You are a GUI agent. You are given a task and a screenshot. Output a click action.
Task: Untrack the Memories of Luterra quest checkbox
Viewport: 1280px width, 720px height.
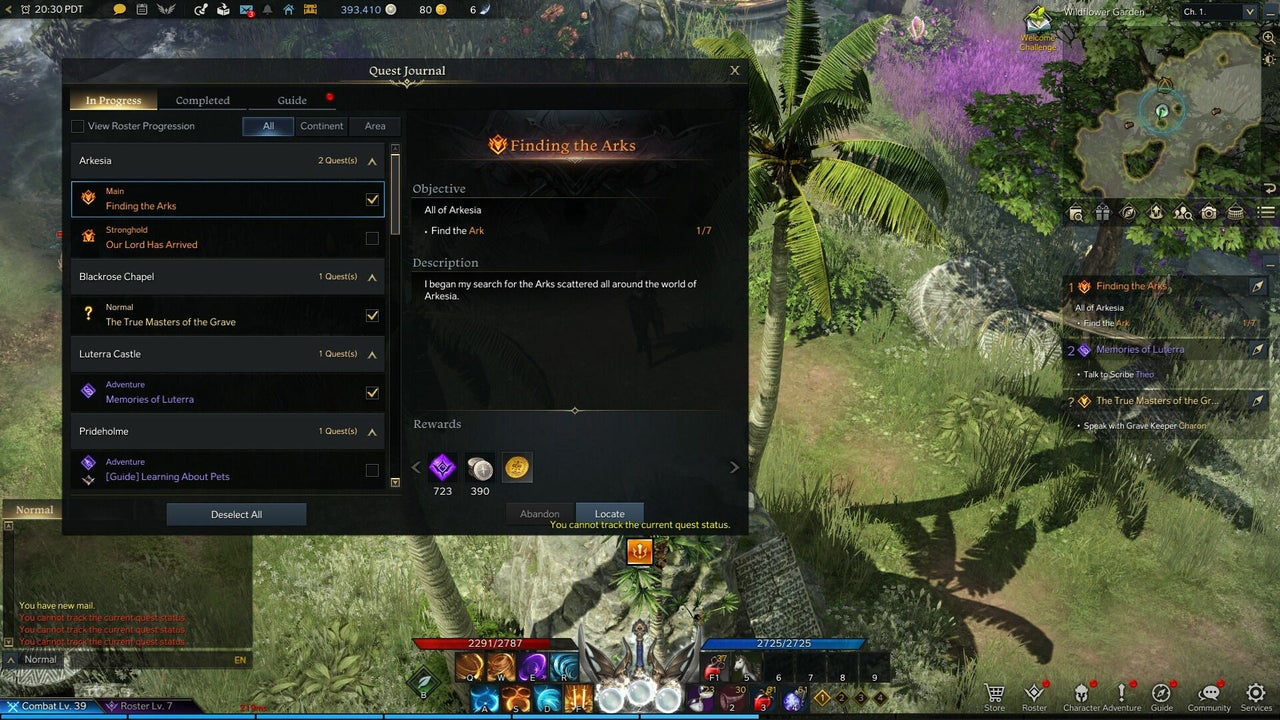tap(372, 393)
